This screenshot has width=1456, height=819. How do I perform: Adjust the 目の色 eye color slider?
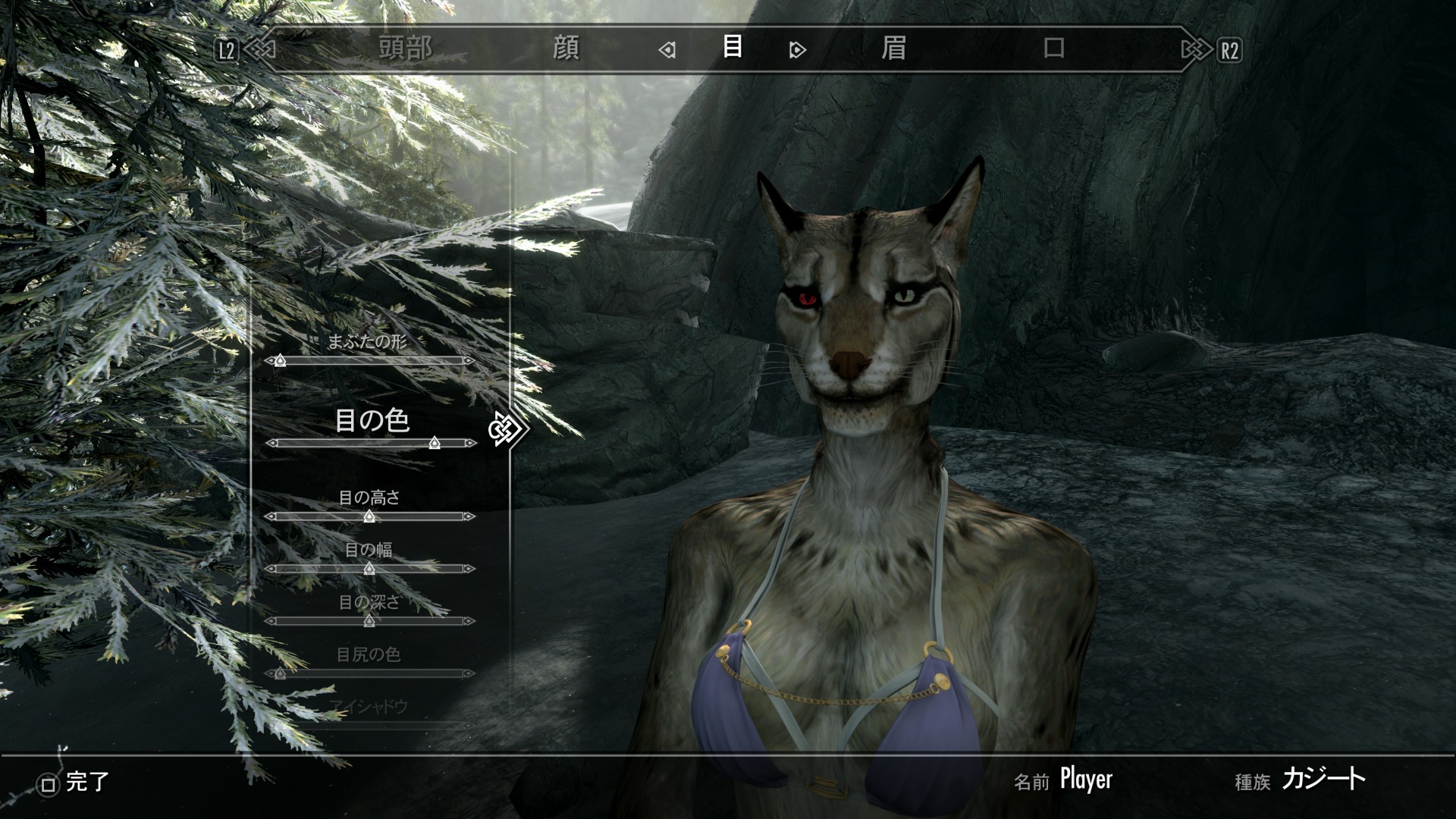434,443
